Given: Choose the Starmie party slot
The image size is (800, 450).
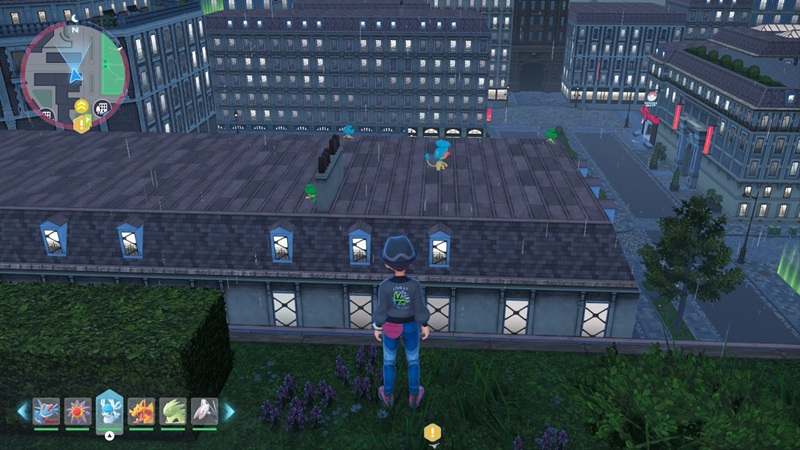Looking at the screenshot, I should [77, 410].
